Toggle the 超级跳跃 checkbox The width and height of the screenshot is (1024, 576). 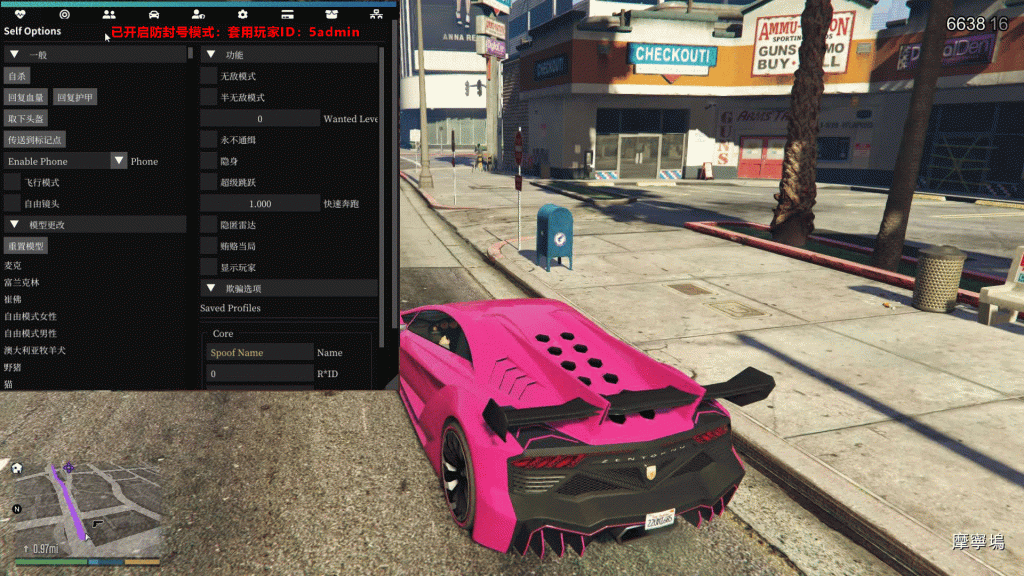[209, 182]
